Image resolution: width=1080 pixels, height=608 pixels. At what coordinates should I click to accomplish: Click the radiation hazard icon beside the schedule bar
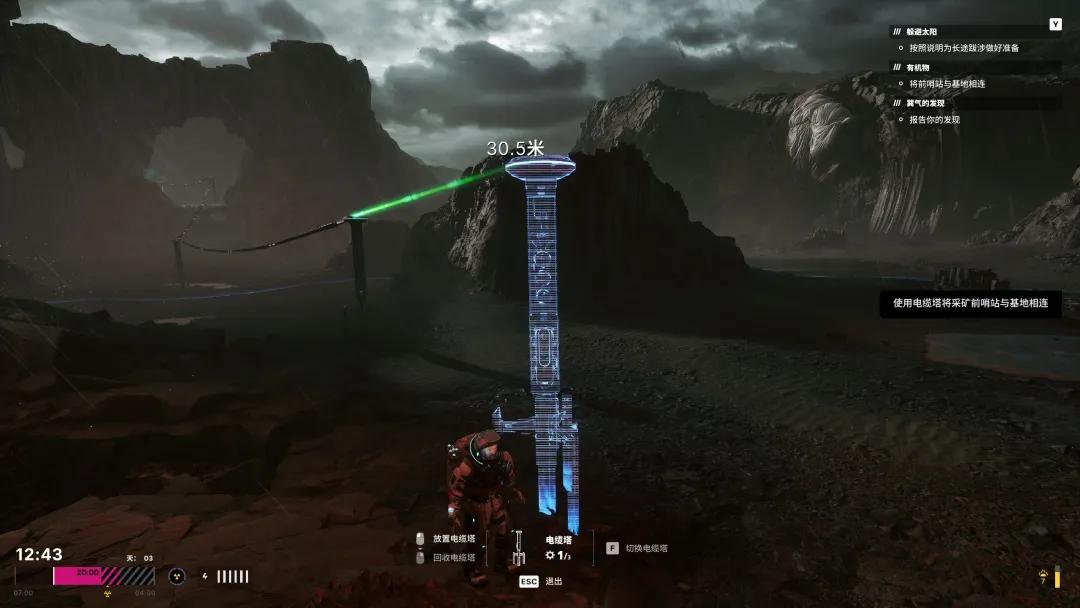tap(177, 576)
